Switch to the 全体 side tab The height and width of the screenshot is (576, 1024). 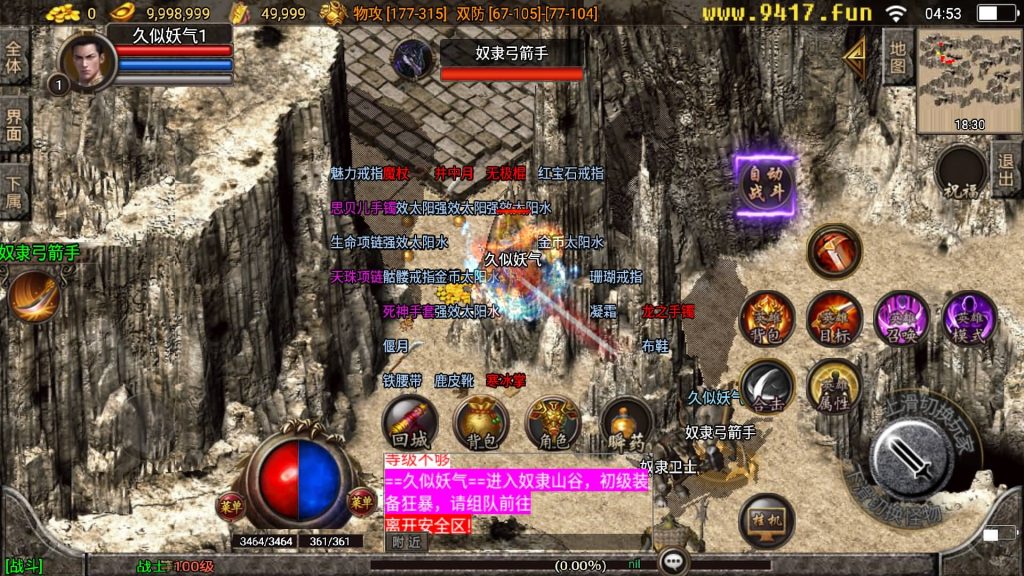(x=14, y=56)
